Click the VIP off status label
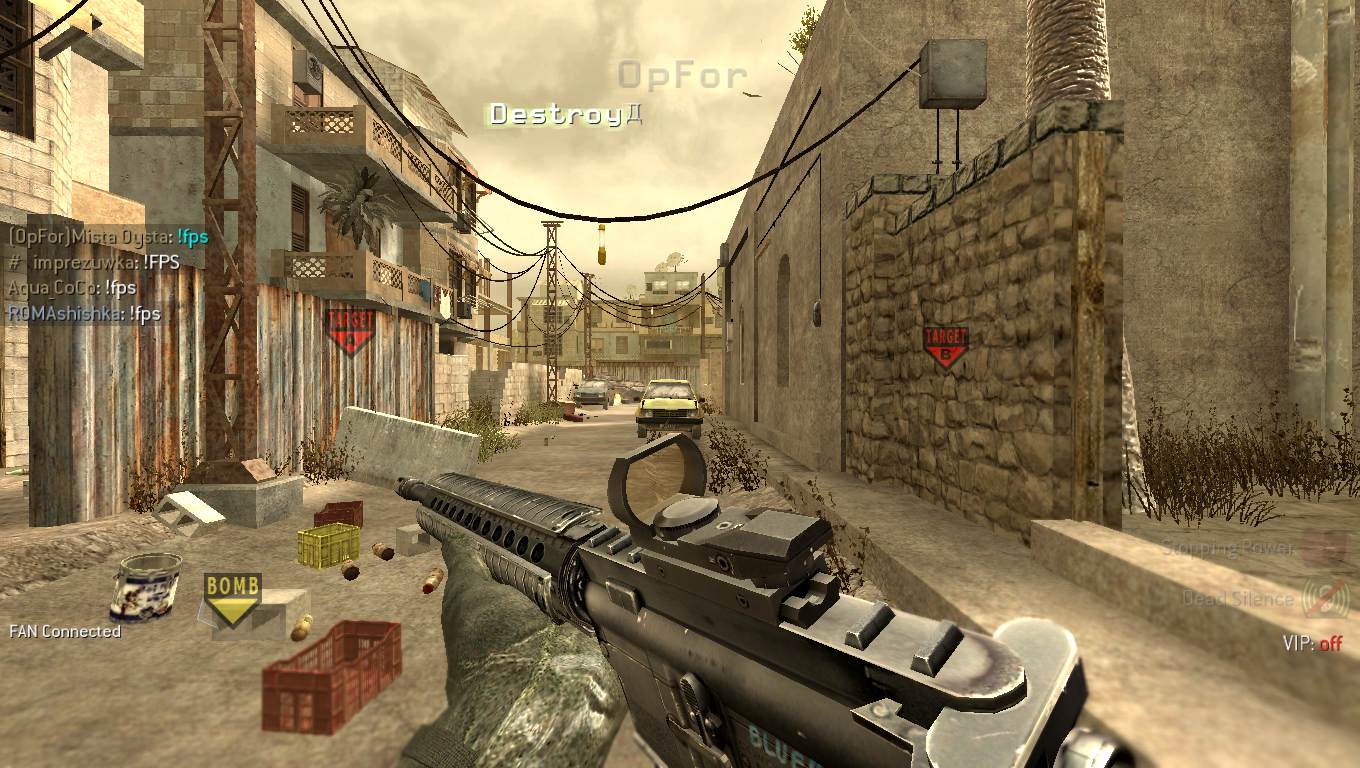Screen dimensions: 1360x768 (1312, 644)
